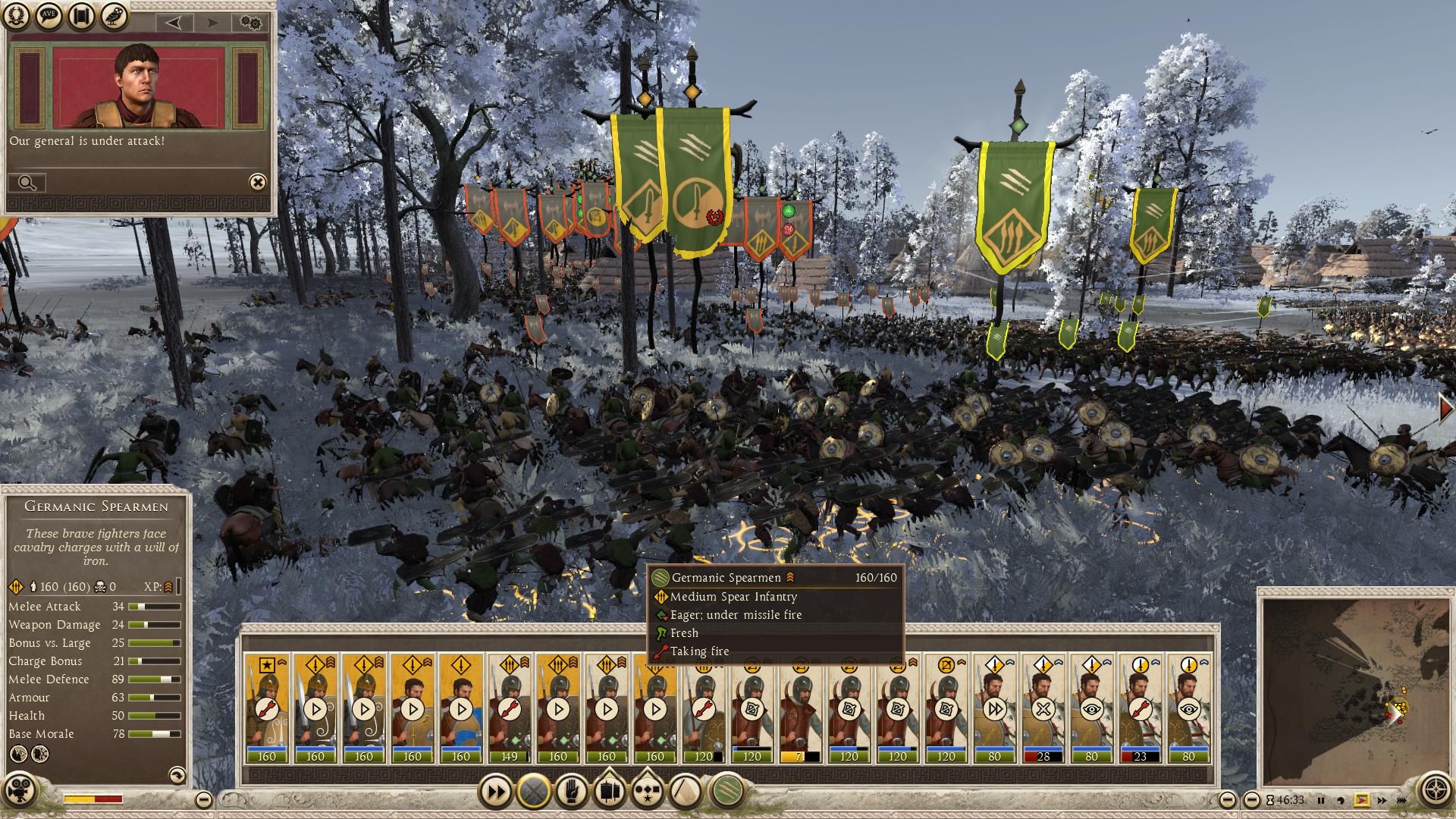The height and width of the screenshot is (819, 1456).
Task: Open the owl encyclopedia icon
Action: [114, 17]
